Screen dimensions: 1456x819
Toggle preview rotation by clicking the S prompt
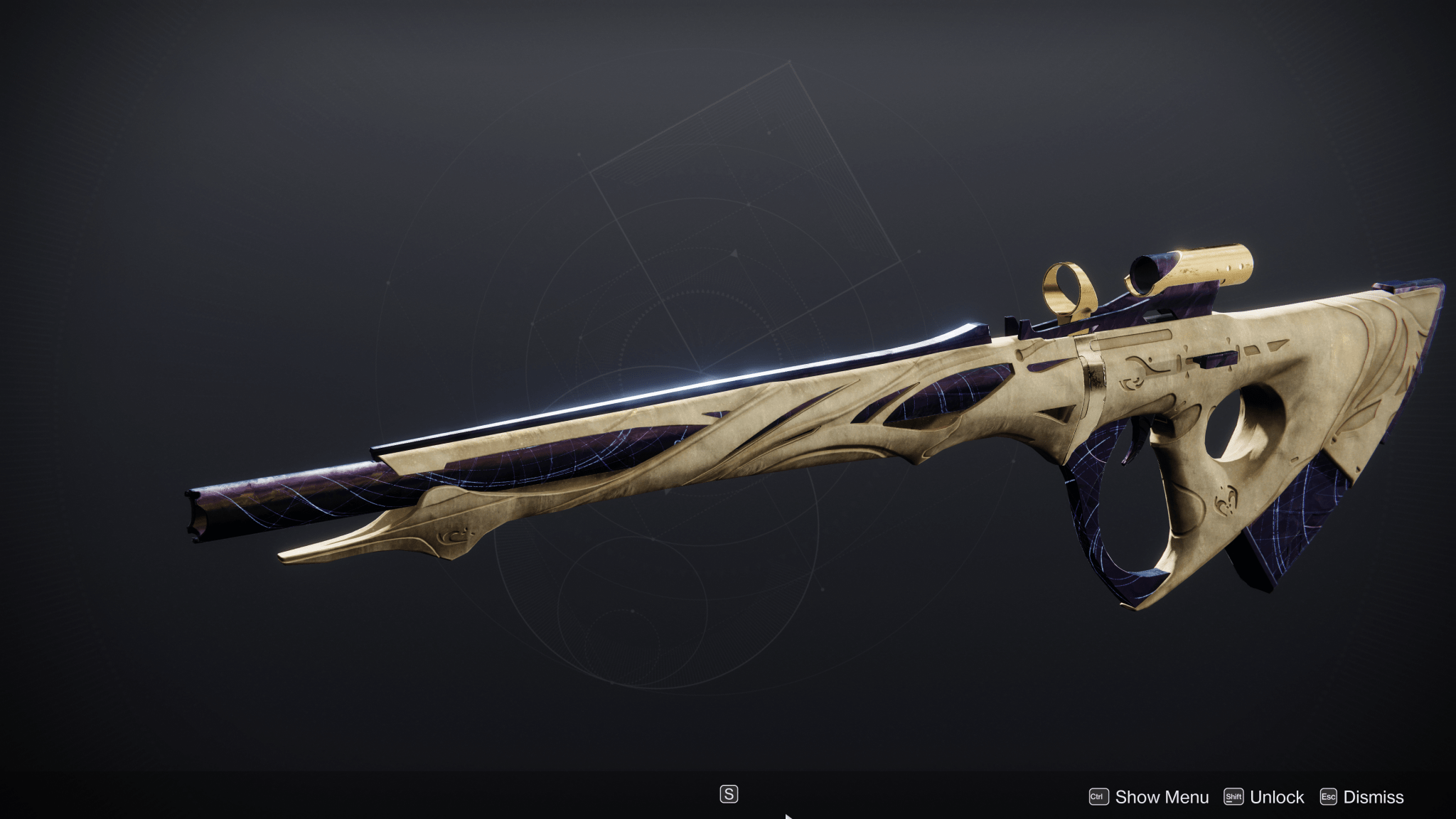[x=731, y=793]
